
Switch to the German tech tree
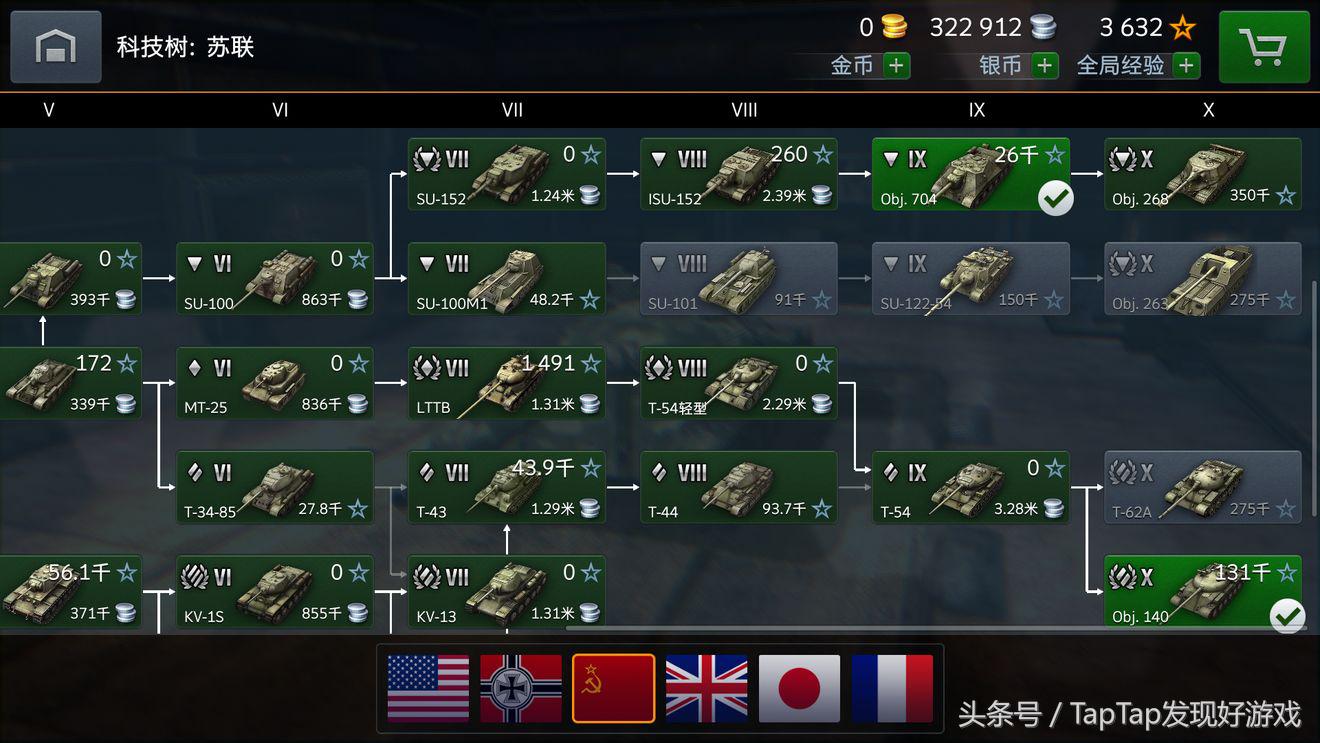coord(521,688)
